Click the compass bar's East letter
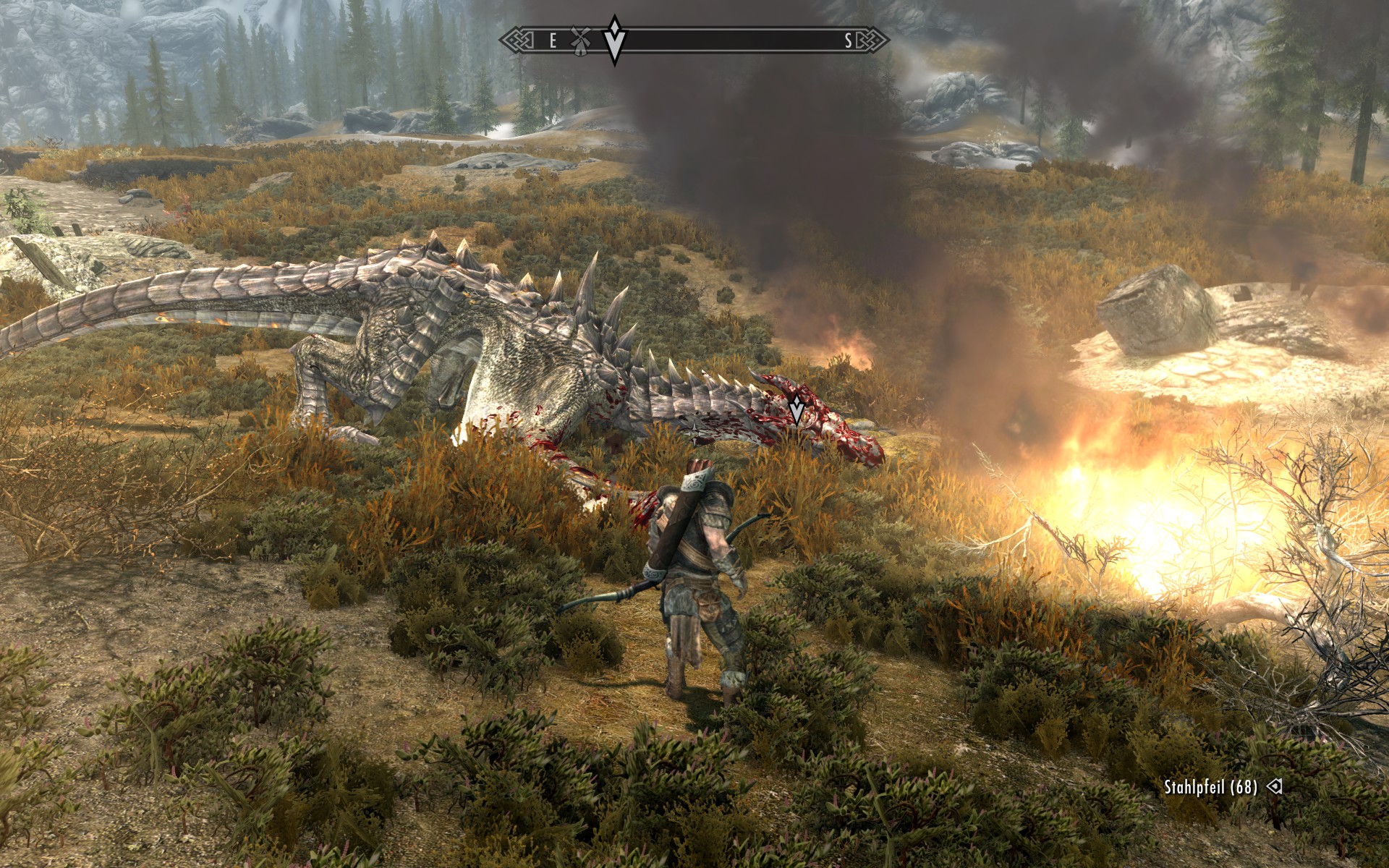The image size is (1389, 868). pyautogui.click(x=553, y=41)
